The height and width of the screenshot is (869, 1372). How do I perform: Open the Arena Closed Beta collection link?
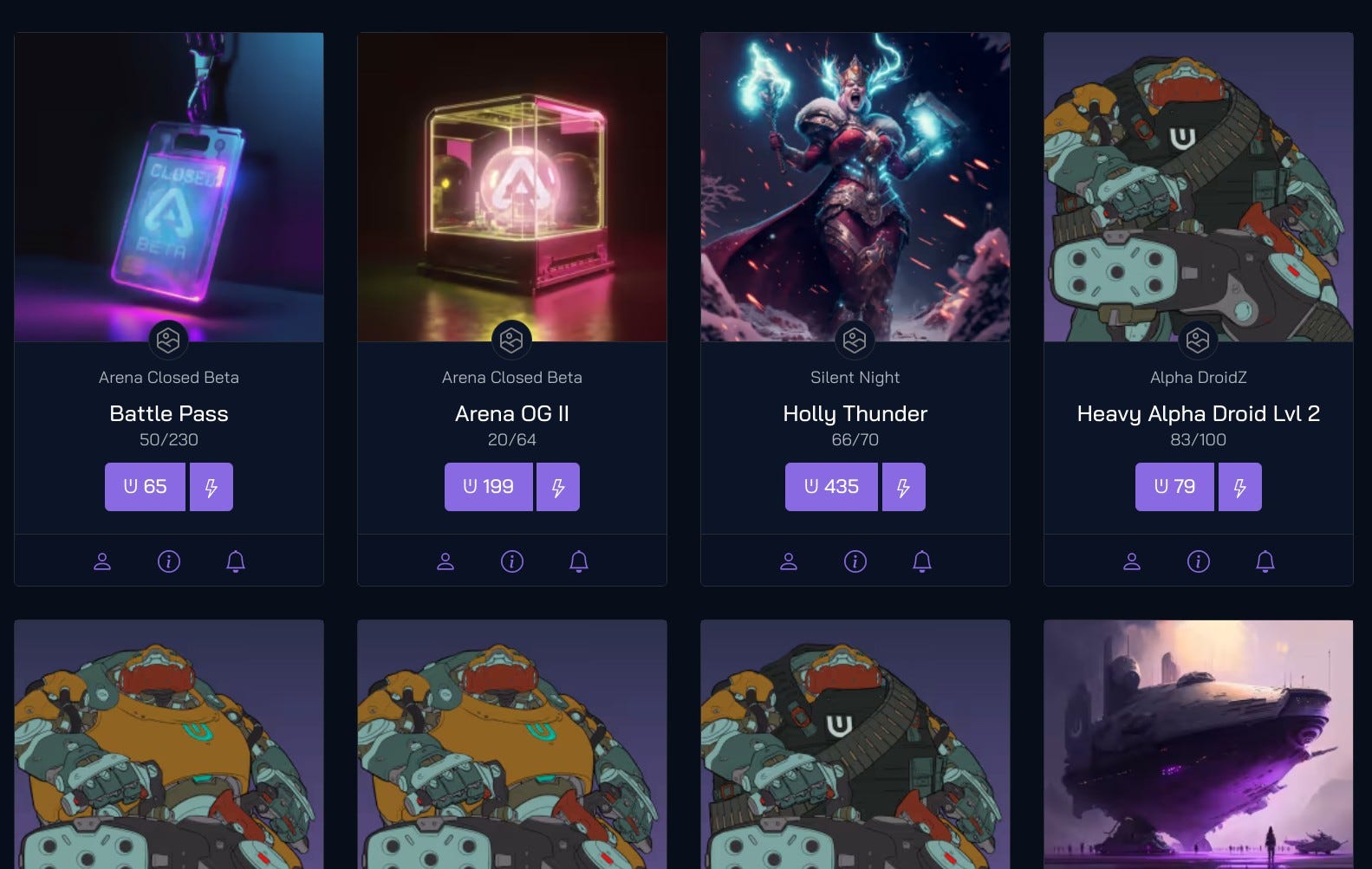(x=168, y=377)
